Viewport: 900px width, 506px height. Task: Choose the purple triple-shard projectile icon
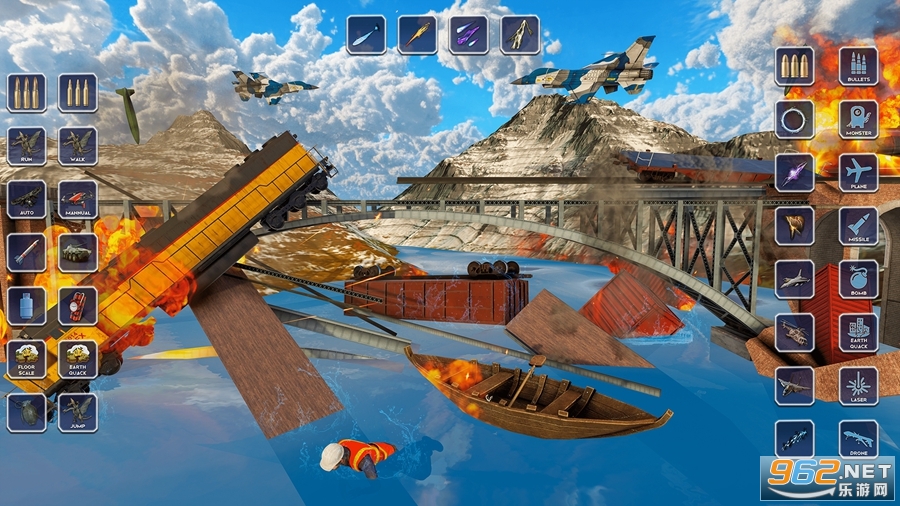(468, 34)
